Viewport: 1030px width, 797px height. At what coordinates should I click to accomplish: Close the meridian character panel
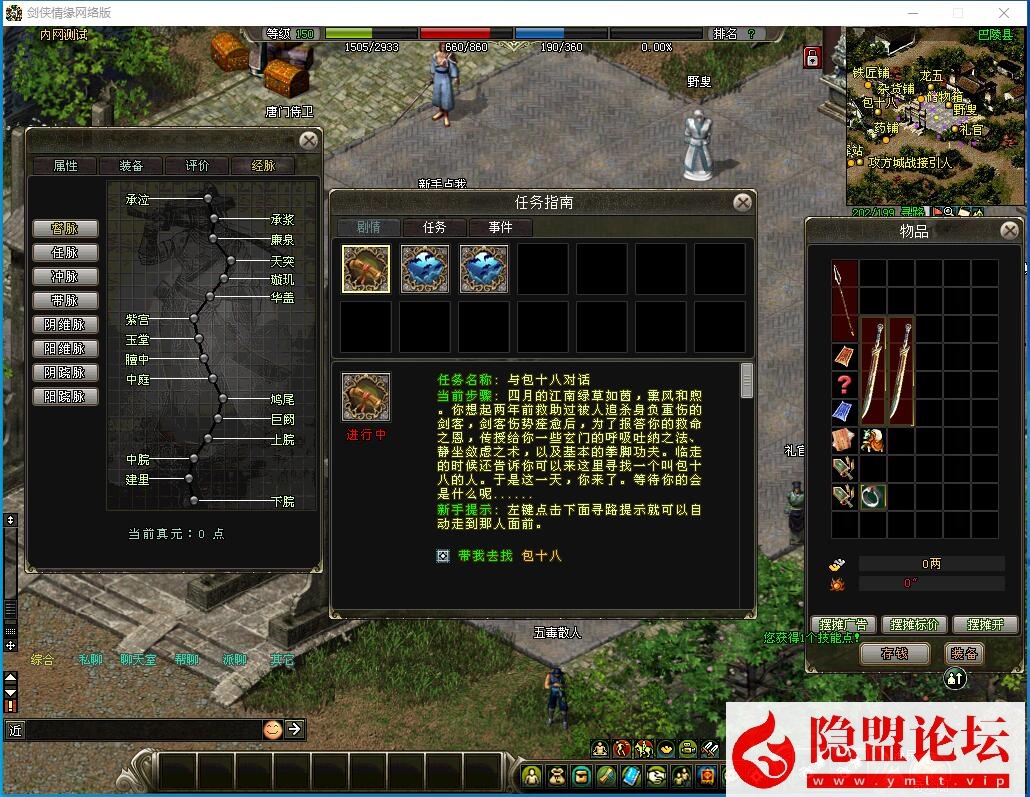pyautogui.click(x=310, y=141)
